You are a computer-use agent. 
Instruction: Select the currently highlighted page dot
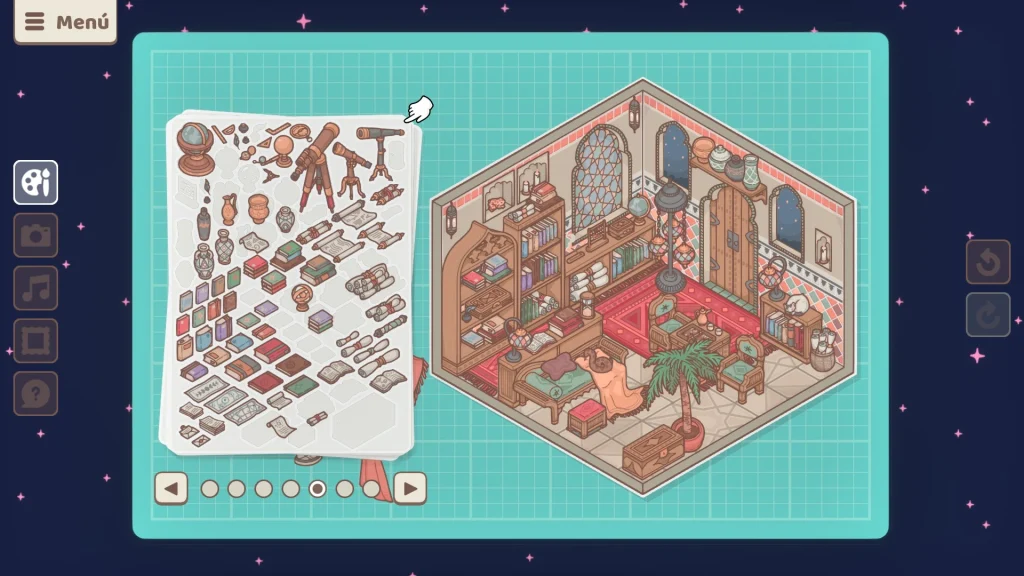318,488
